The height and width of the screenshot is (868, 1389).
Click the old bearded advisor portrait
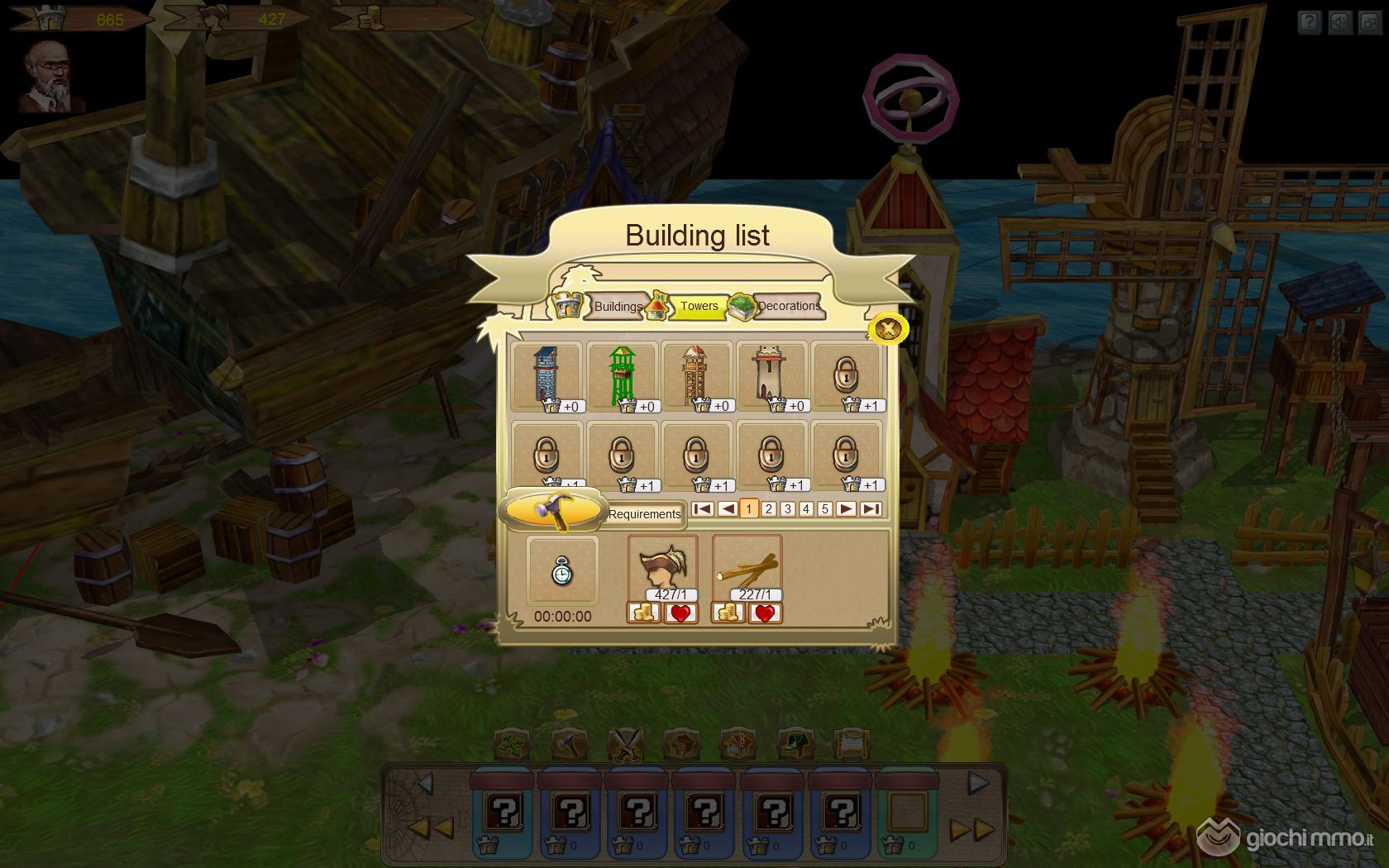[53, 77]
